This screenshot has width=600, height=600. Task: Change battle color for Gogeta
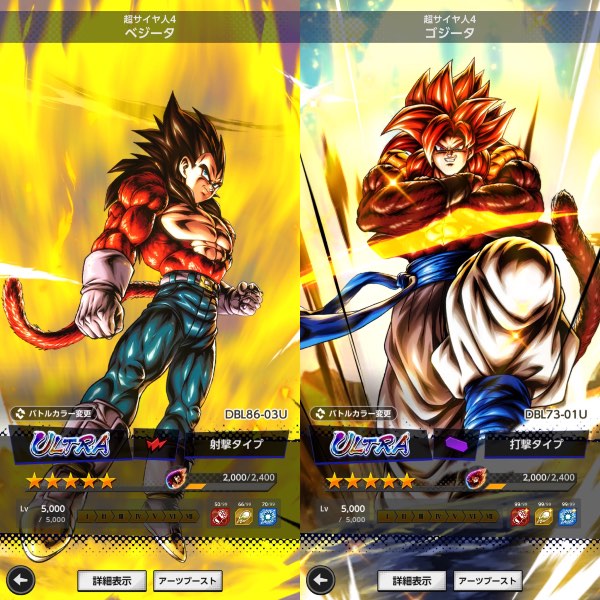coord(351,412)
